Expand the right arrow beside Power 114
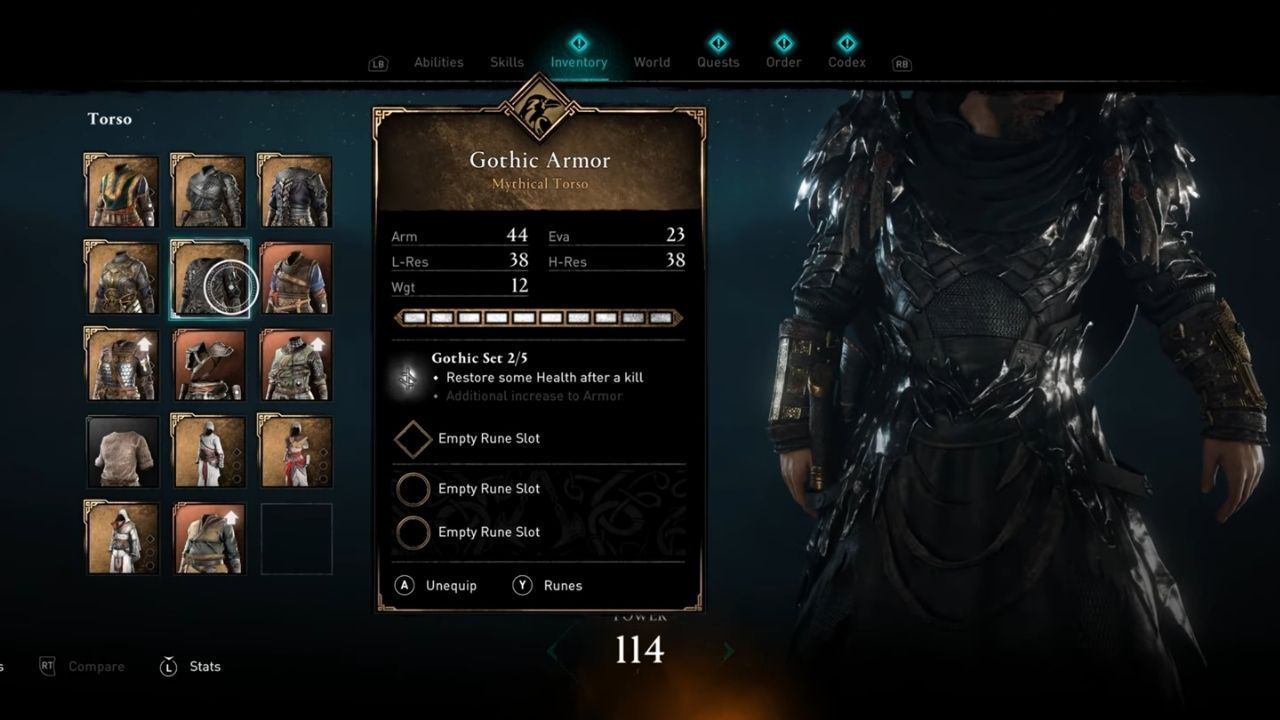 728,650
